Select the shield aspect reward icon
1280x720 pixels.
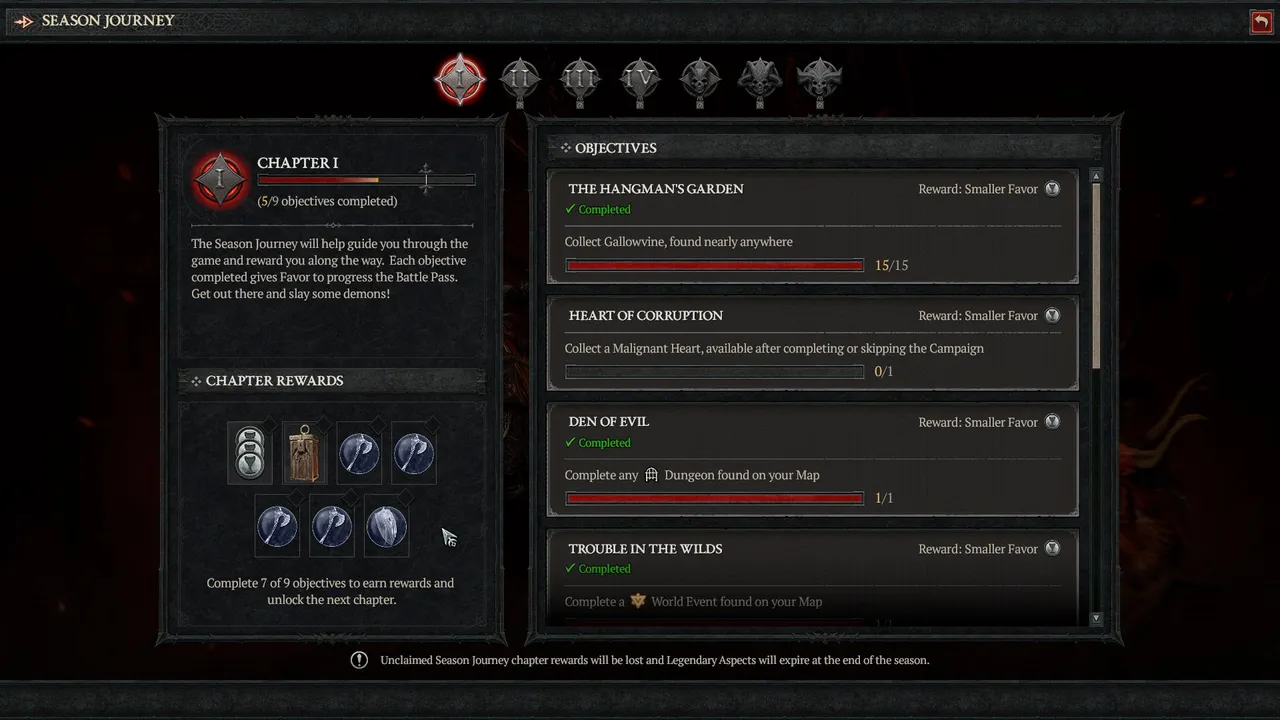pos(386,526)
